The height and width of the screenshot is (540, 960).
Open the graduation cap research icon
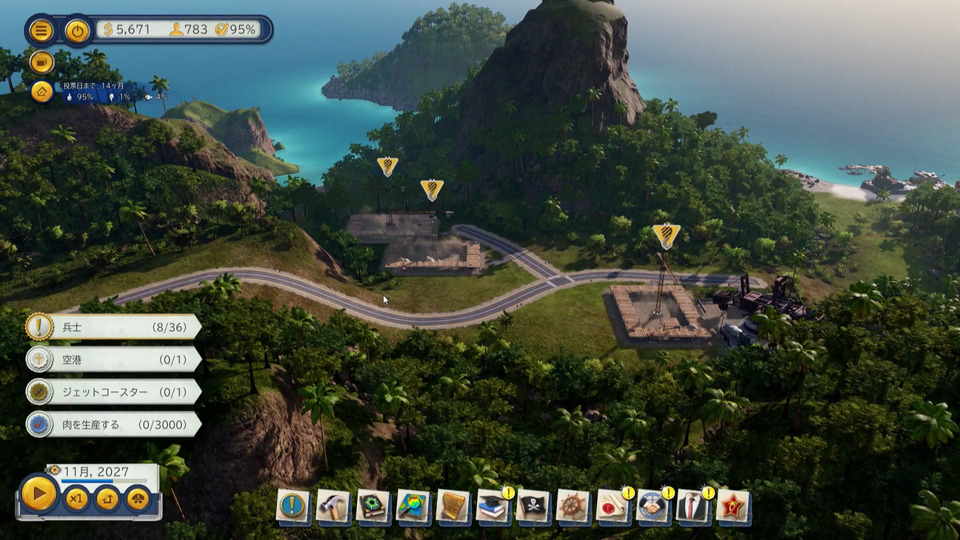coord(493,506)
